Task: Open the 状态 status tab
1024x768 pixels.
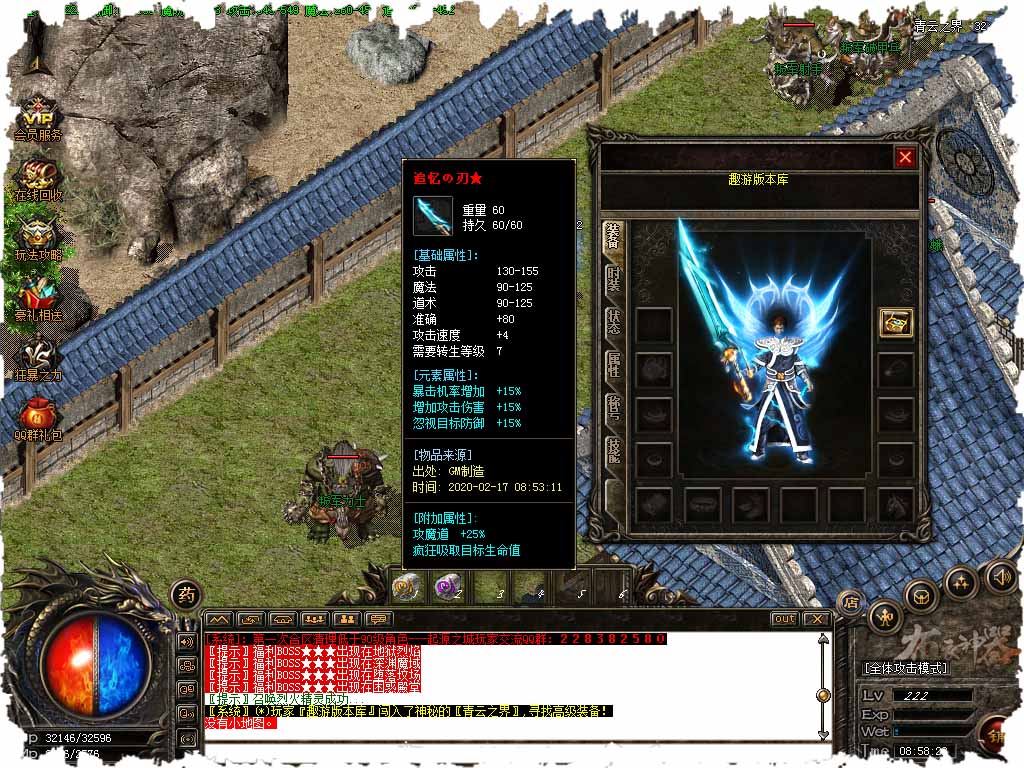Action: pyautogui.click(x=613, y=323)
